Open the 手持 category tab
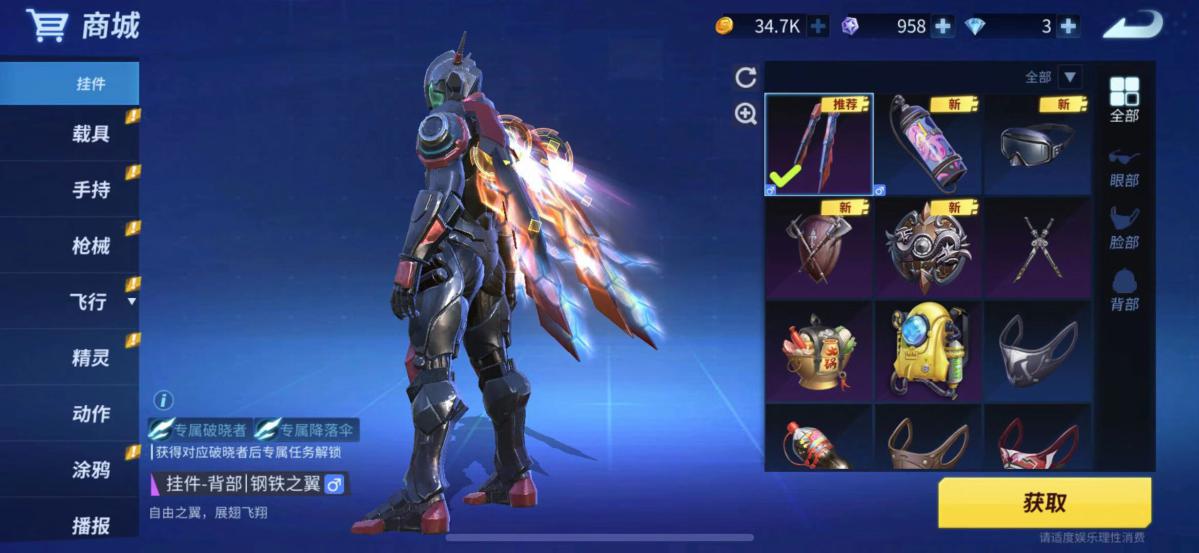1199x553 pixels. [90, 190]
